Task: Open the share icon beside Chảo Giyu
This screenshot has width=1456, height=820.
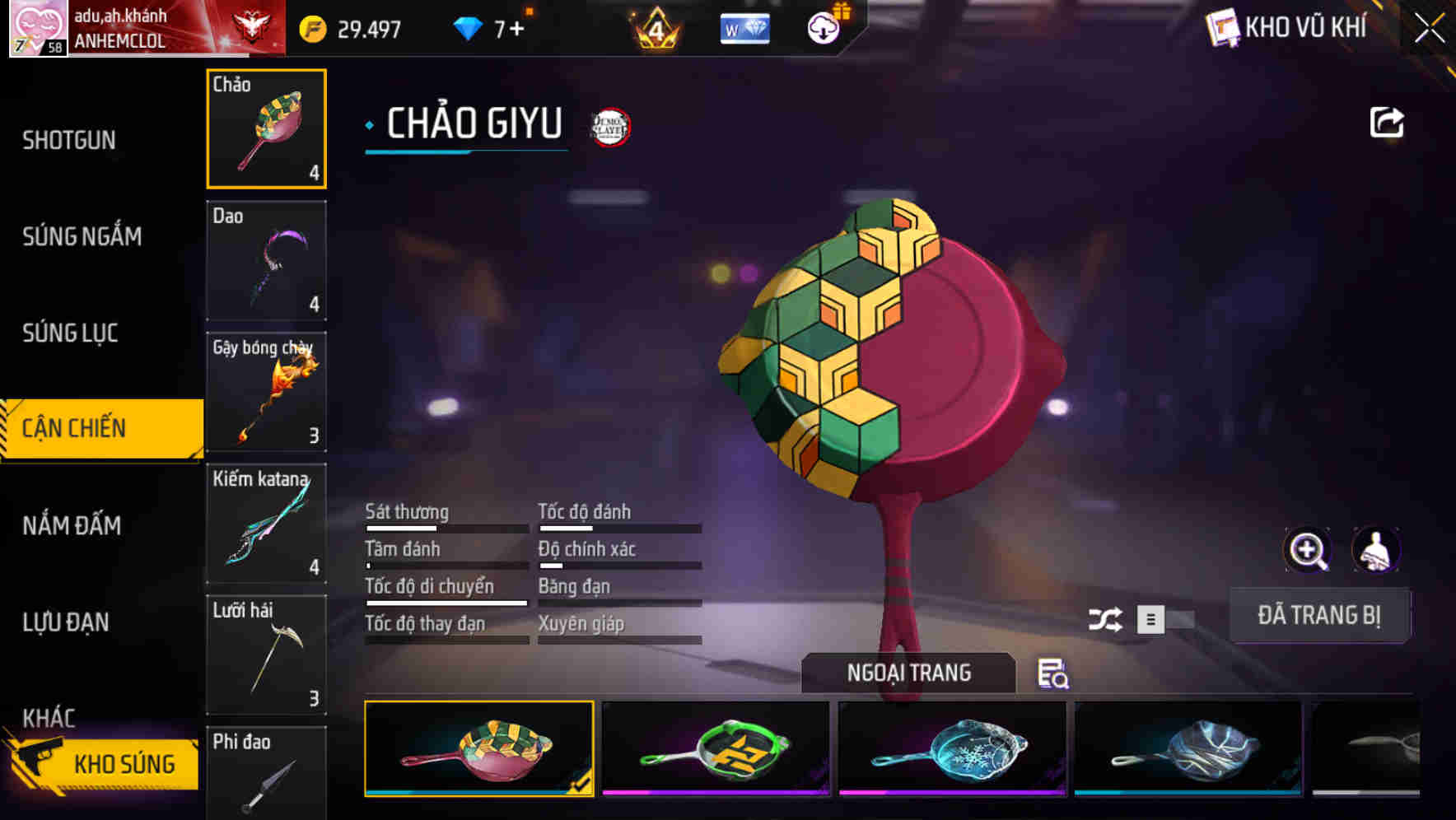Action: click(1387, 122)
